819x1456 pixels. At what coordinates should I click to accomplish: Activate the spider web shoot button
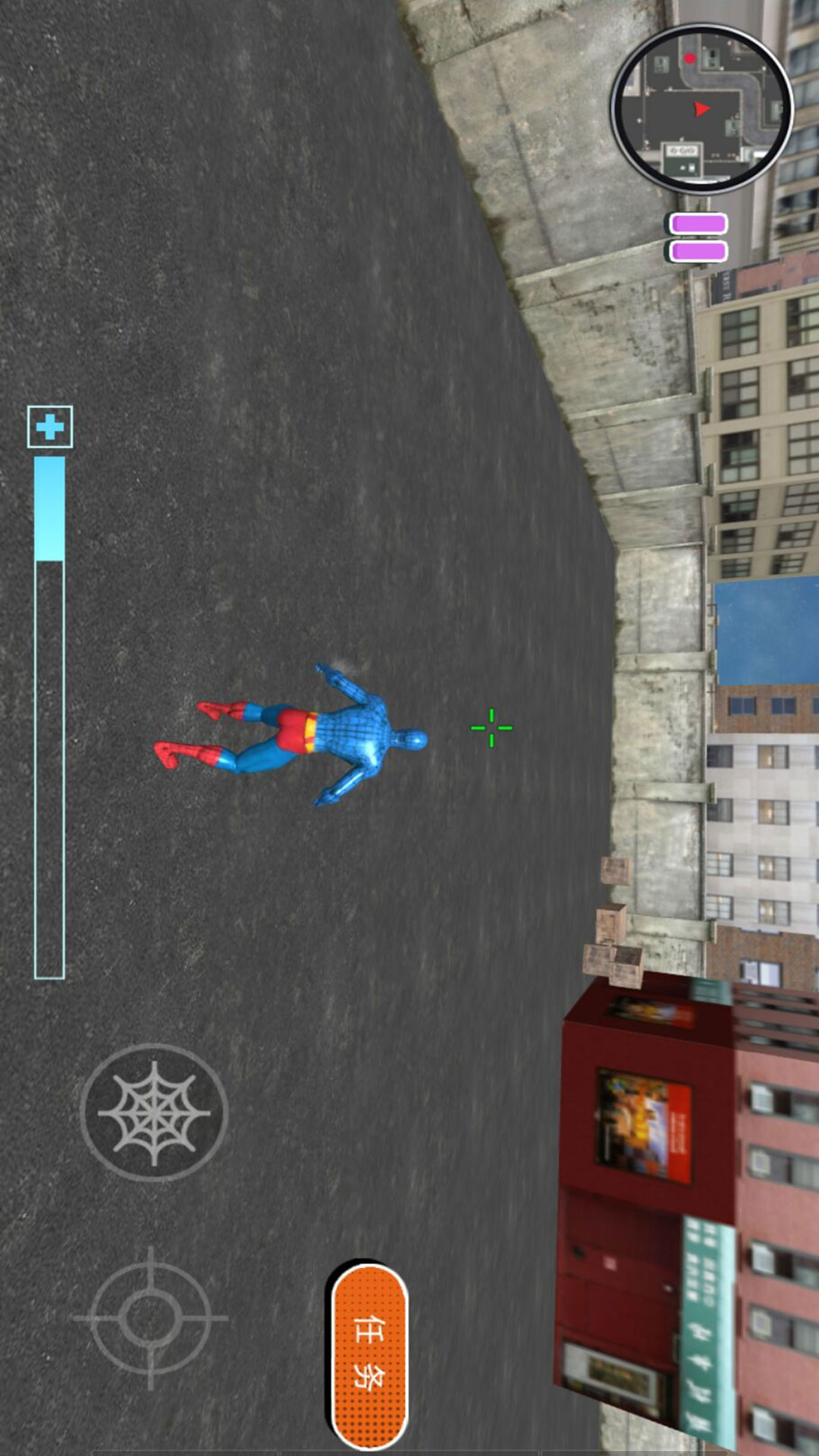154,1112
